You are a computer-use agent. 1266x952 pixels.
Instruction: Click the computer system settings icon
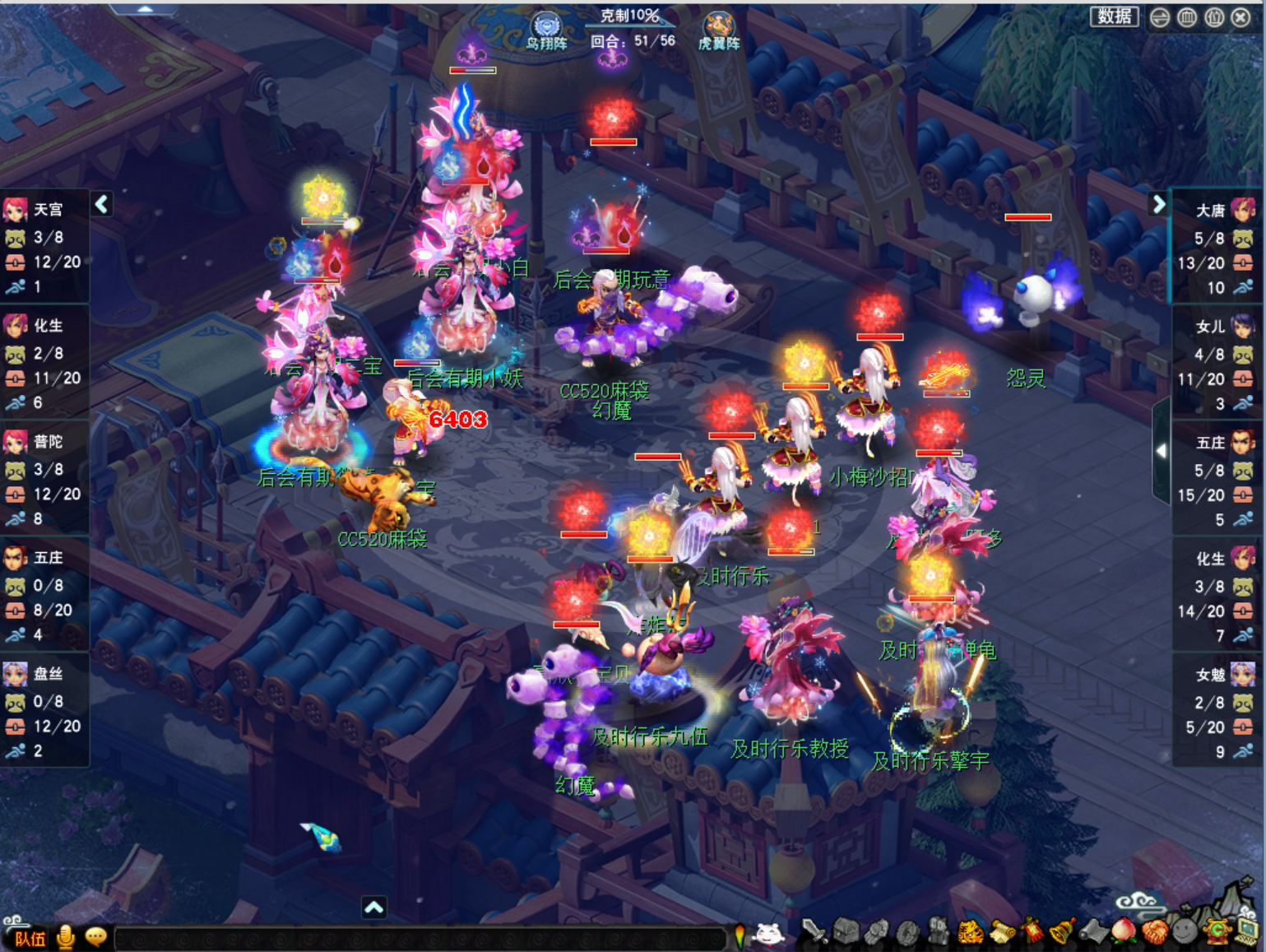point(1246,931)
